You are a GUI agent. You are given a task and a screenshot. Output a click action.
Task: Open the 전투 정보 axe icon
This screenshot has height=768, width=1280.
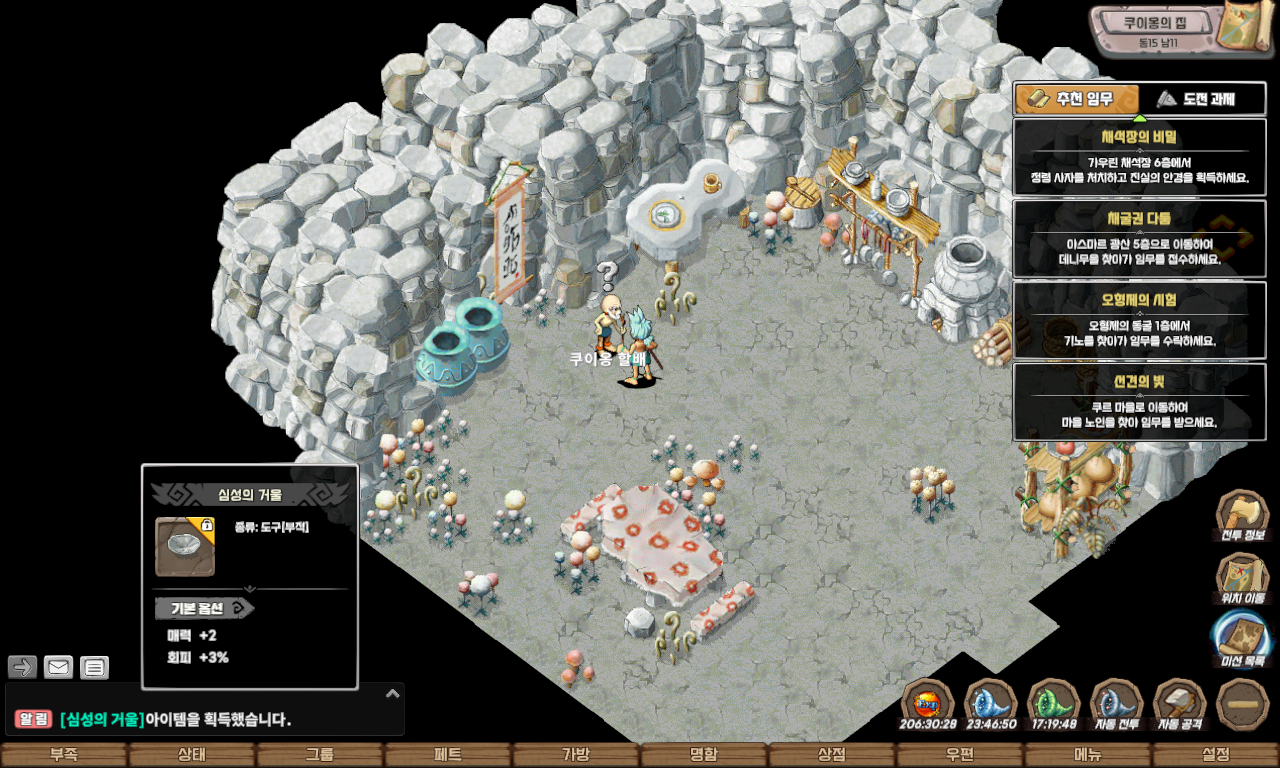(1242, 515)
